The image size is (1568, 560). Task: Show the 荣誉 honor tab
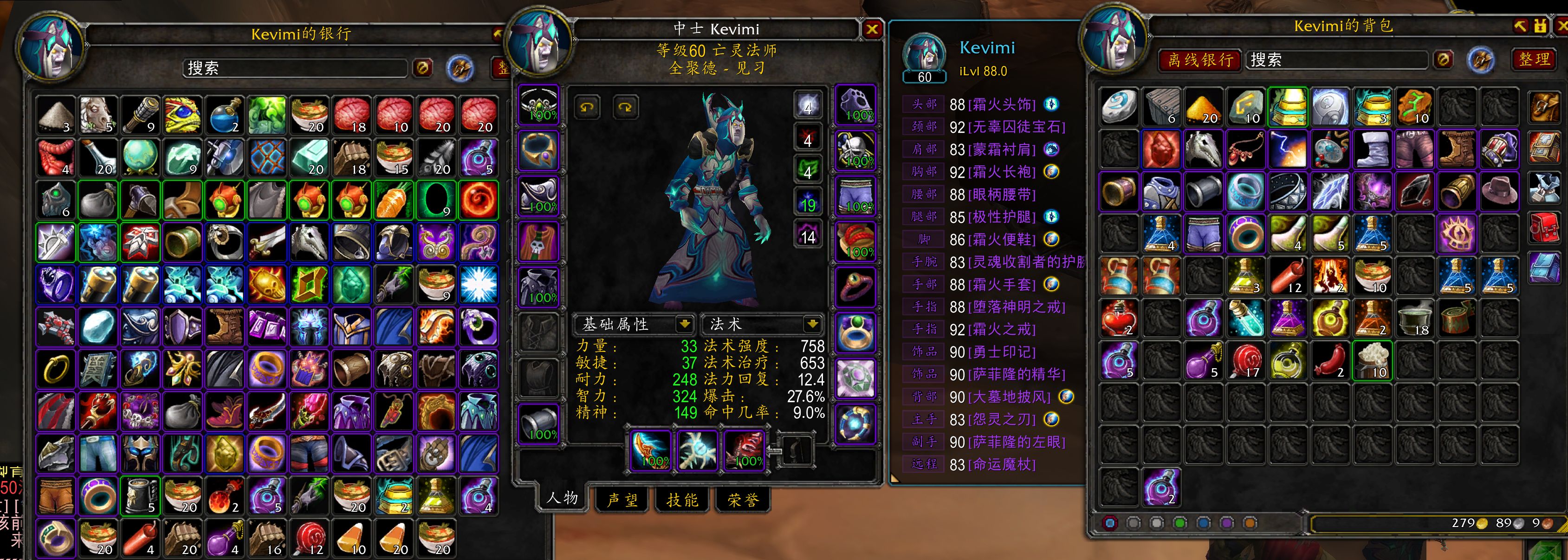(742, 500)
